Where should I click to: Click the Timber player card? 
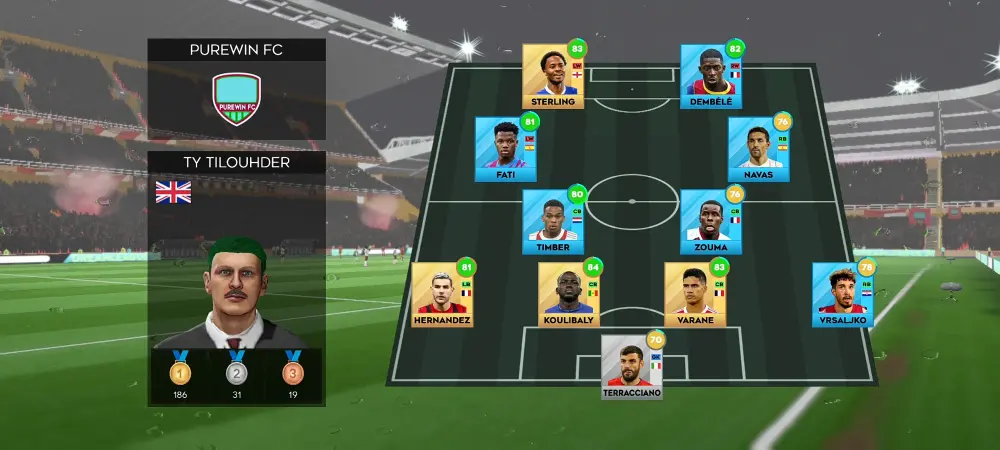pos(553,222)
